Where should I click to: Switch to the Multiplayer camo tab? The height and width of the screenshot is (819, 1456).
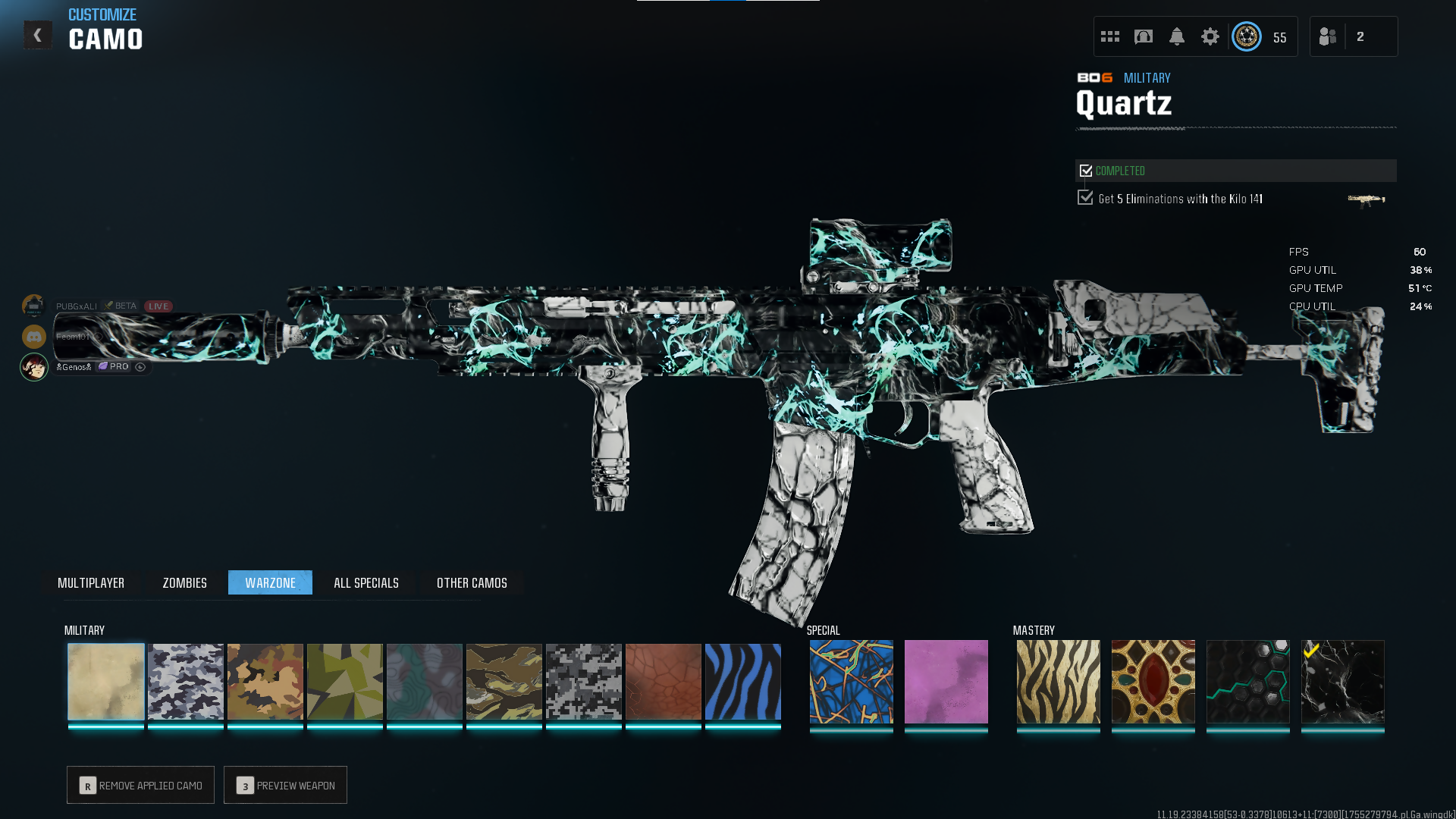[x=91, y=582]
